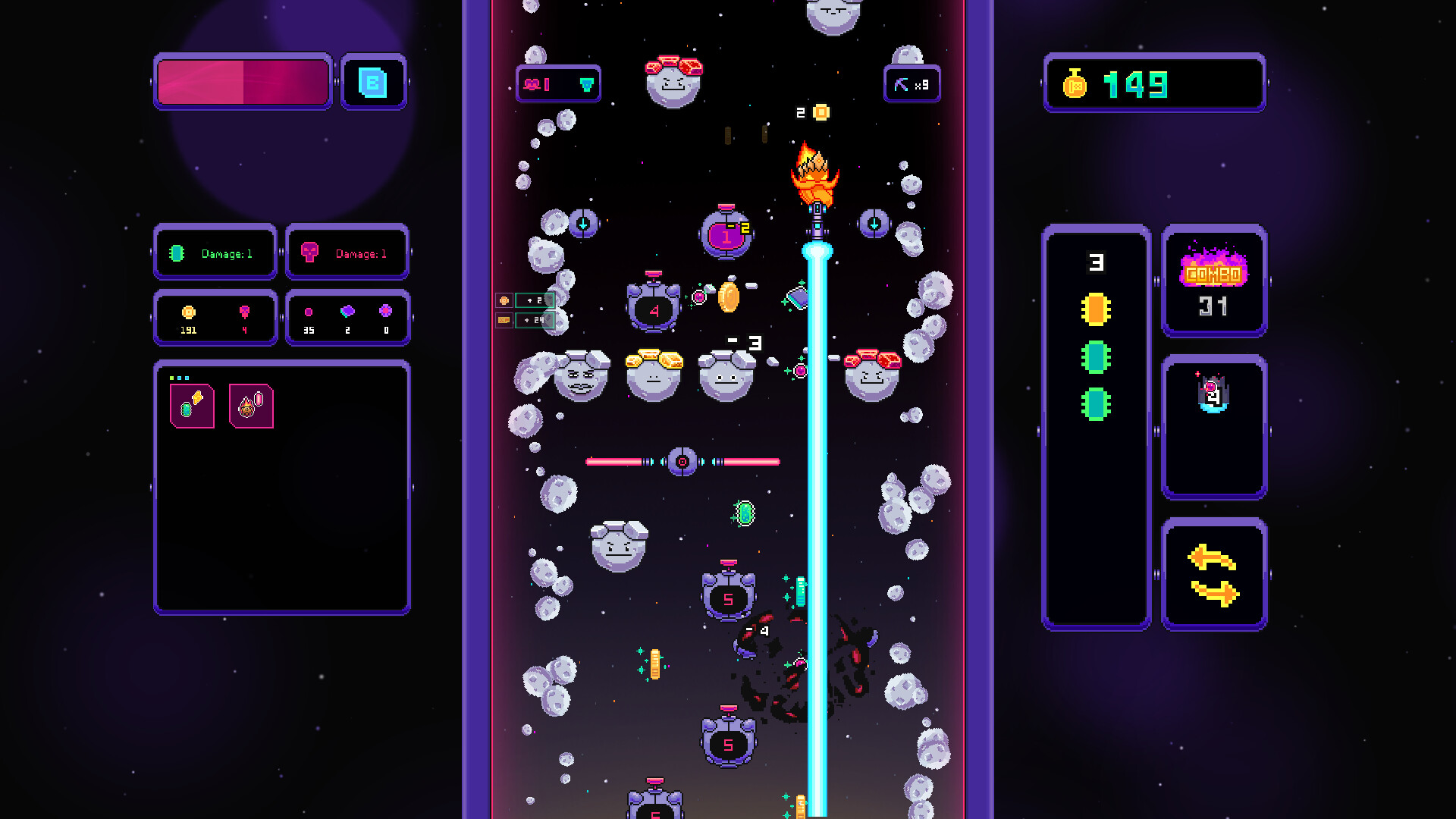Click the right arrow-down orb enemy
1456x819 pixels.
[874, 224]
